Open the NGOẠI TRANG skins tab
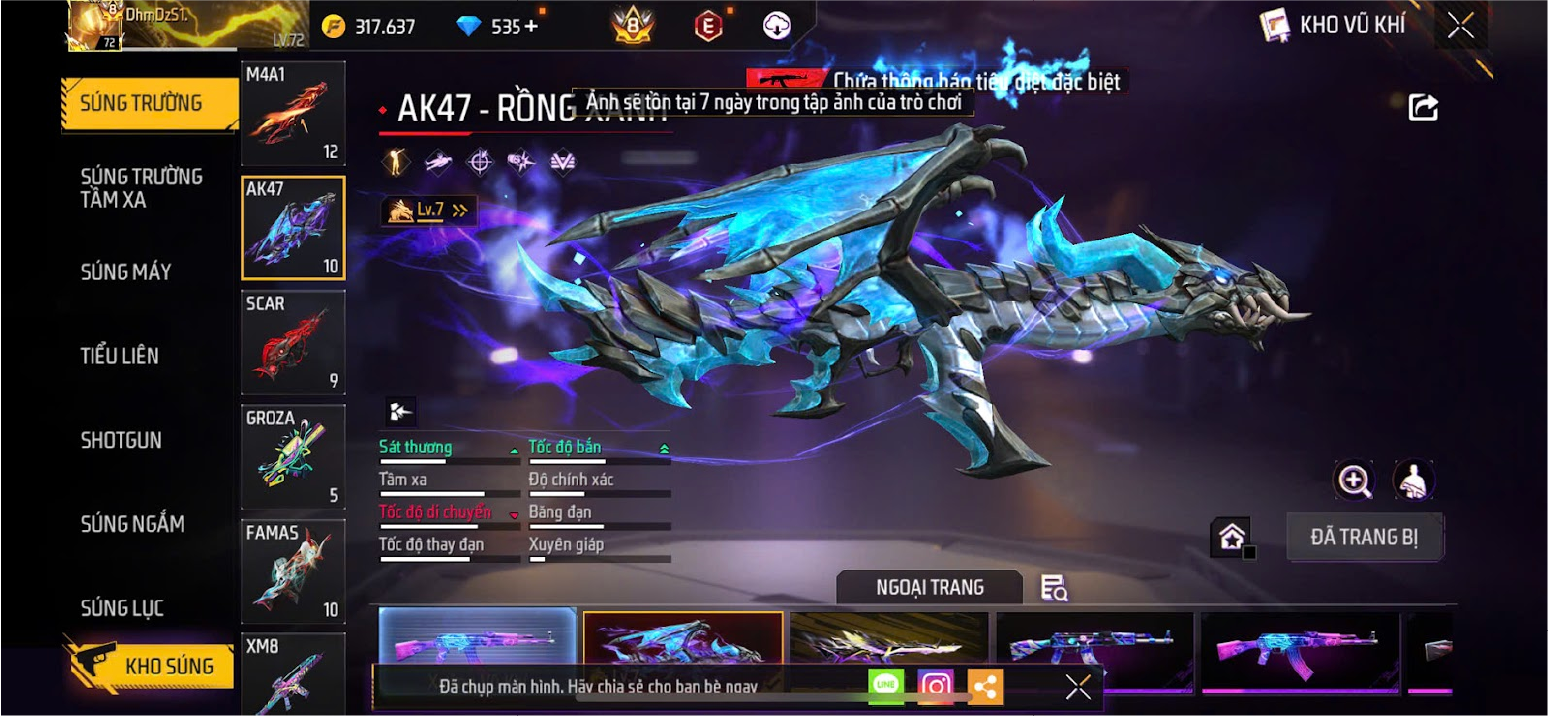This screenshot has width=1548, height=716. [x=929, y=588]
